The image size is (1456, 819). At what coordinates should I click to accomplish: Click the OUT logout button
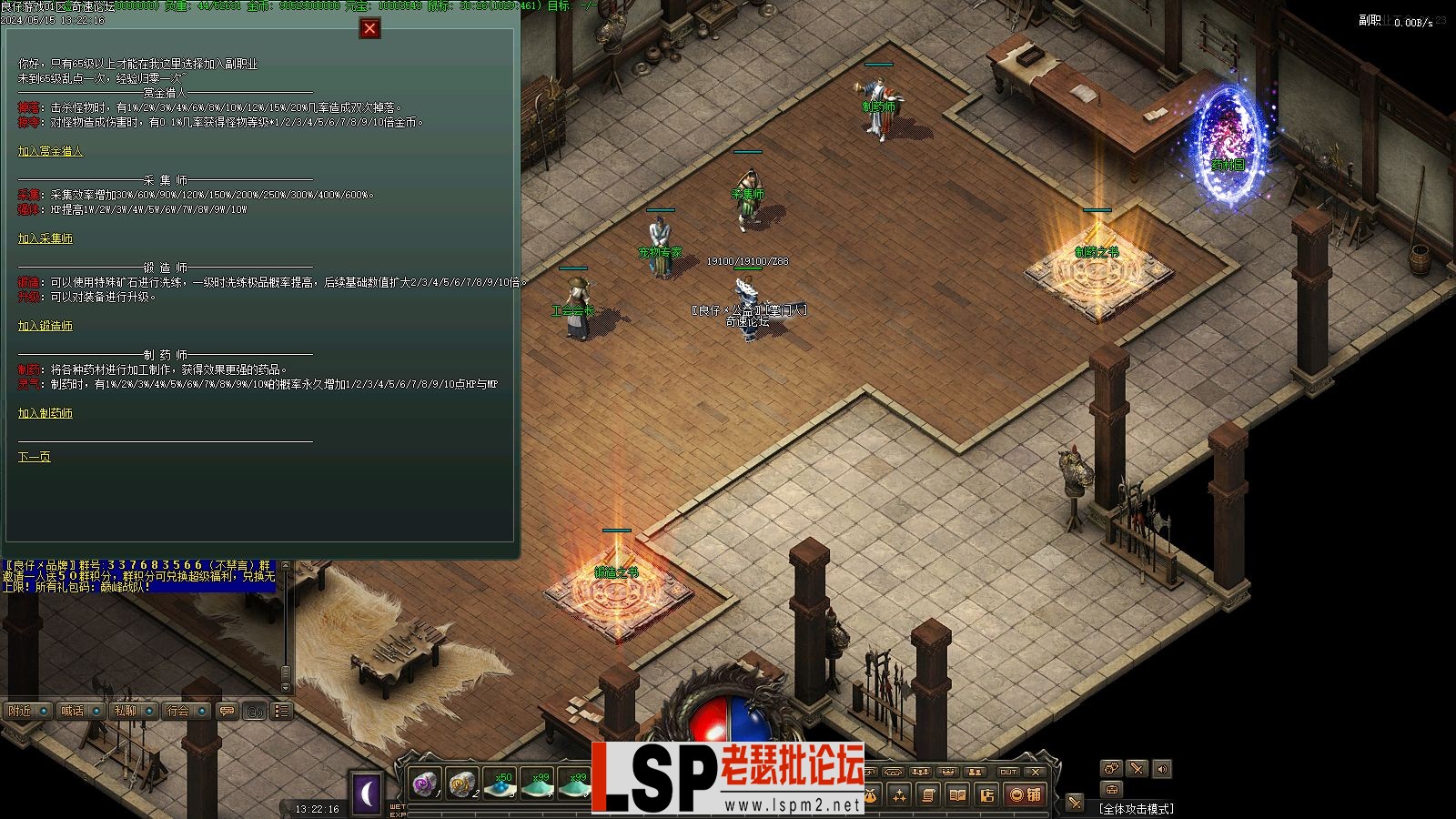point(1008,772)
